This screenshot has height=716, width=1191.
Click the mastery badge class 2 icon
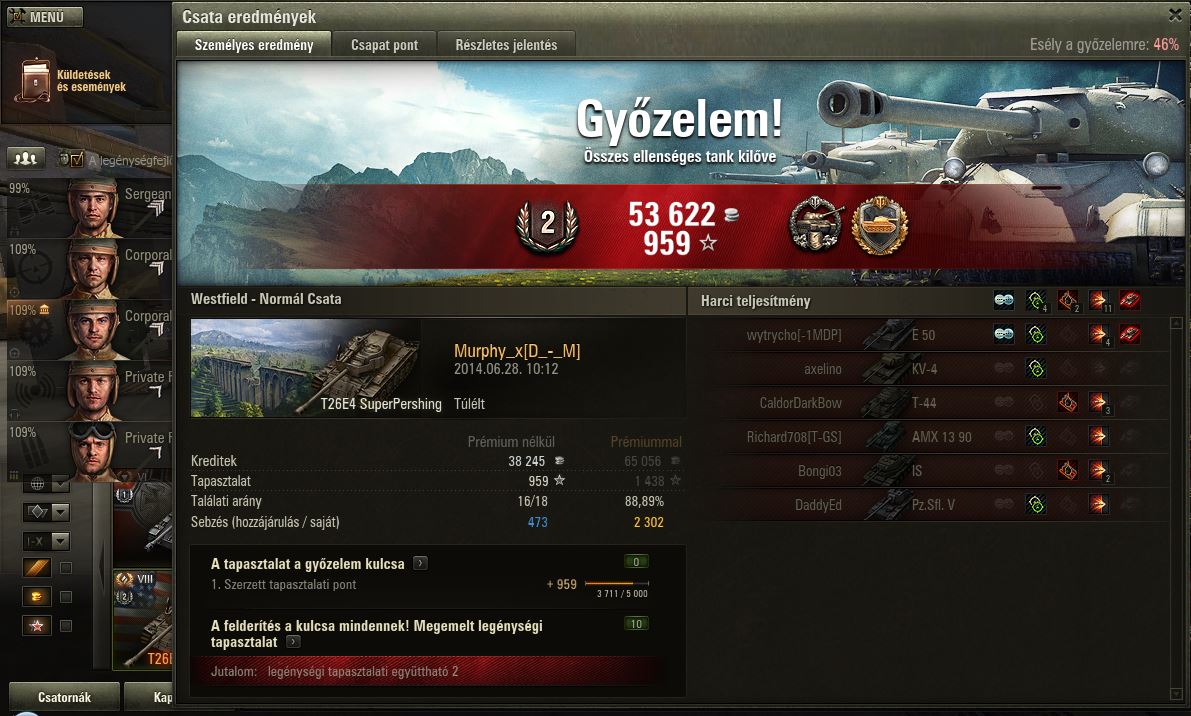click(547, 225)
